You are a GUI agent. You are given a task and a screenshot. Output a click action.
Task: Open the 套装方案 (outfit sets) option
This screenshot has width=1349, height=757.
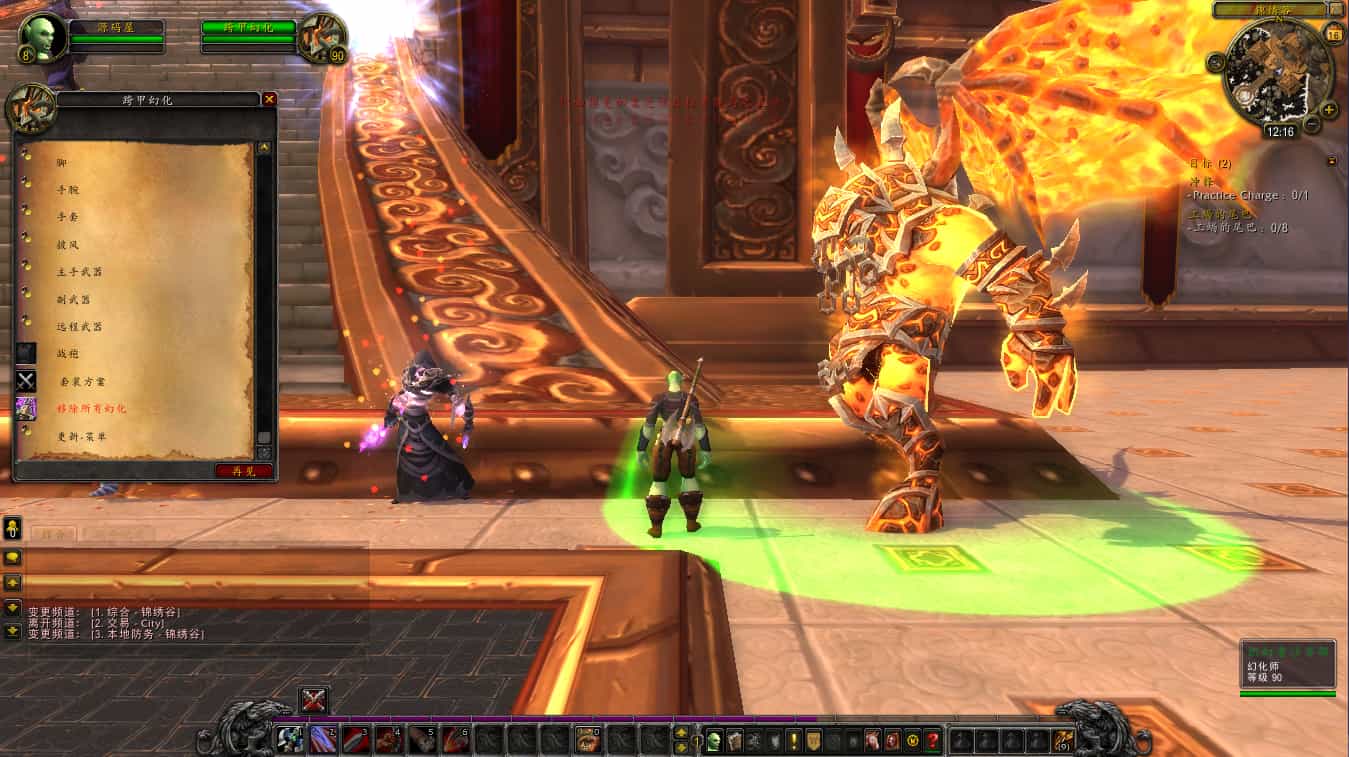(81, 381)
